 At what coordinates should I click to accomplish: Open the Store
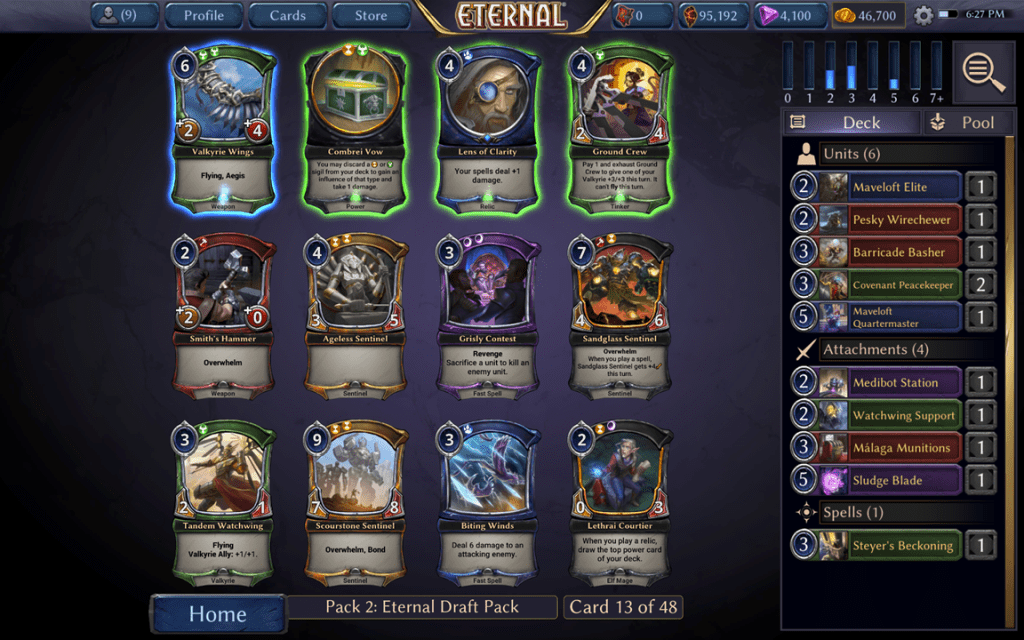coord(371,15)
